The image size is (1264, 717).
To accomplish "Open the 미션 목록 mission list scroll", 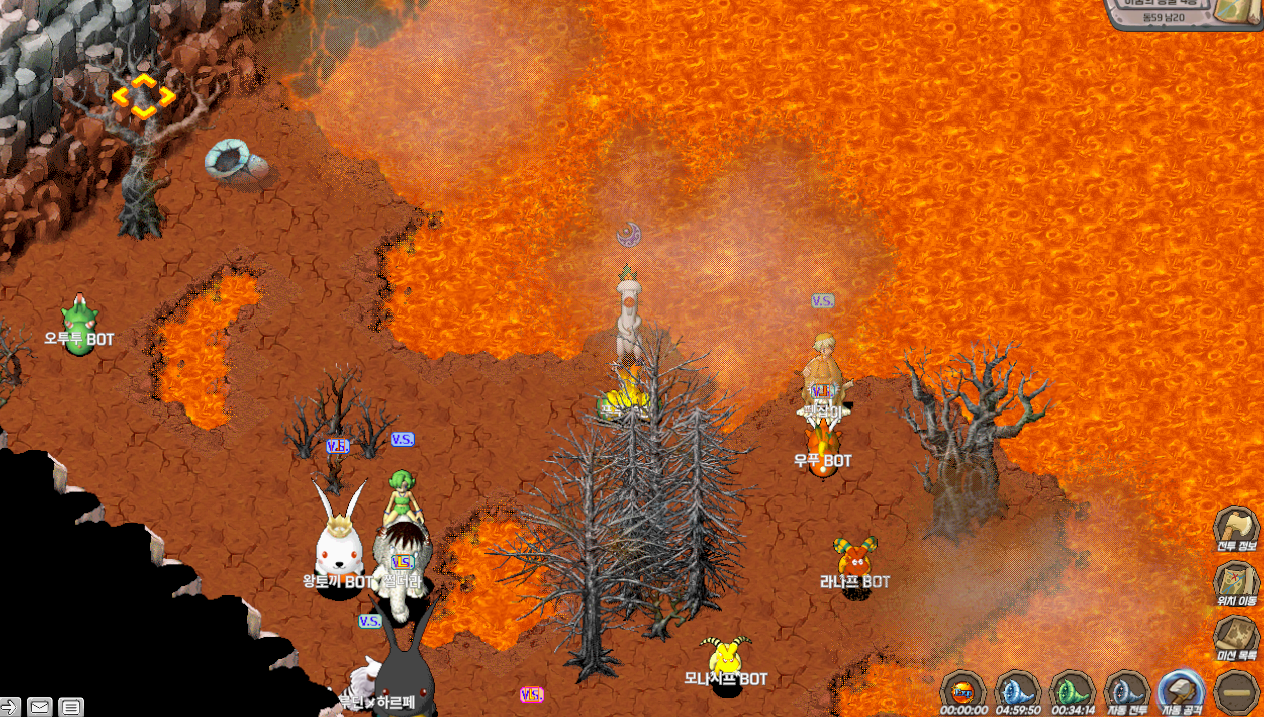I will coord(1235,637).
